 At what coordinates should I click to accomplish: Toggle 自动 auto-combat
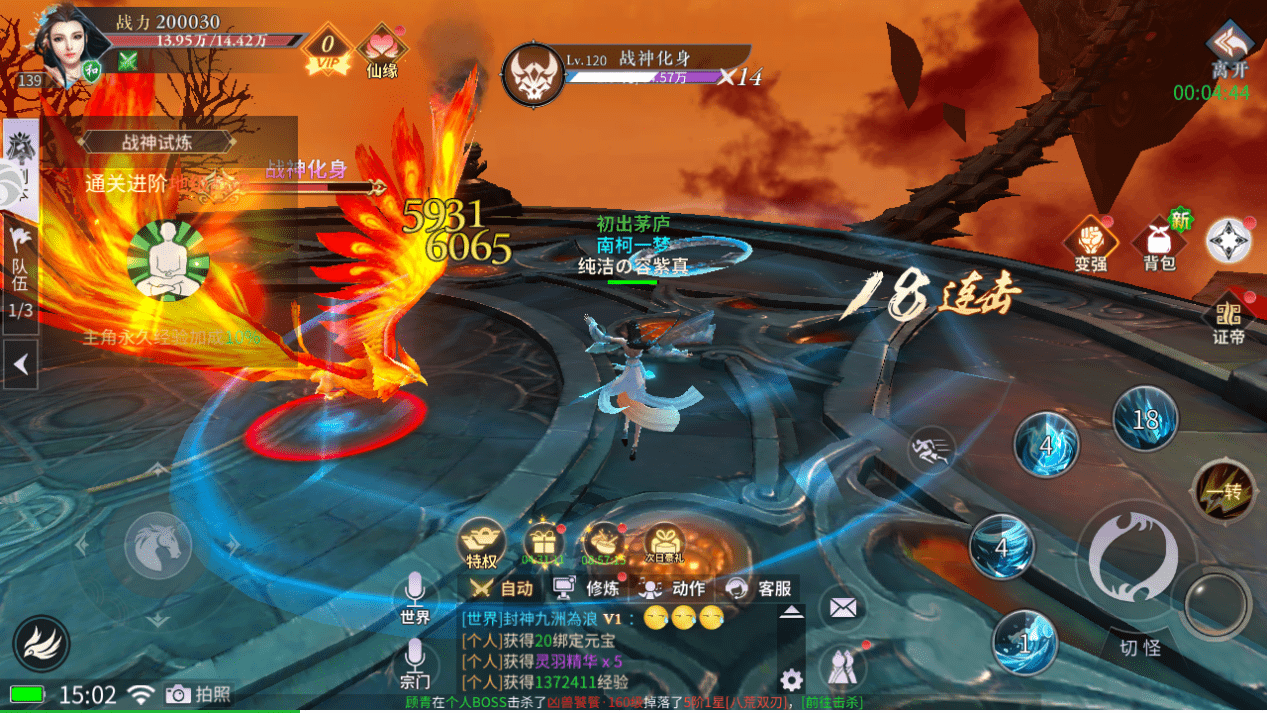503,588
